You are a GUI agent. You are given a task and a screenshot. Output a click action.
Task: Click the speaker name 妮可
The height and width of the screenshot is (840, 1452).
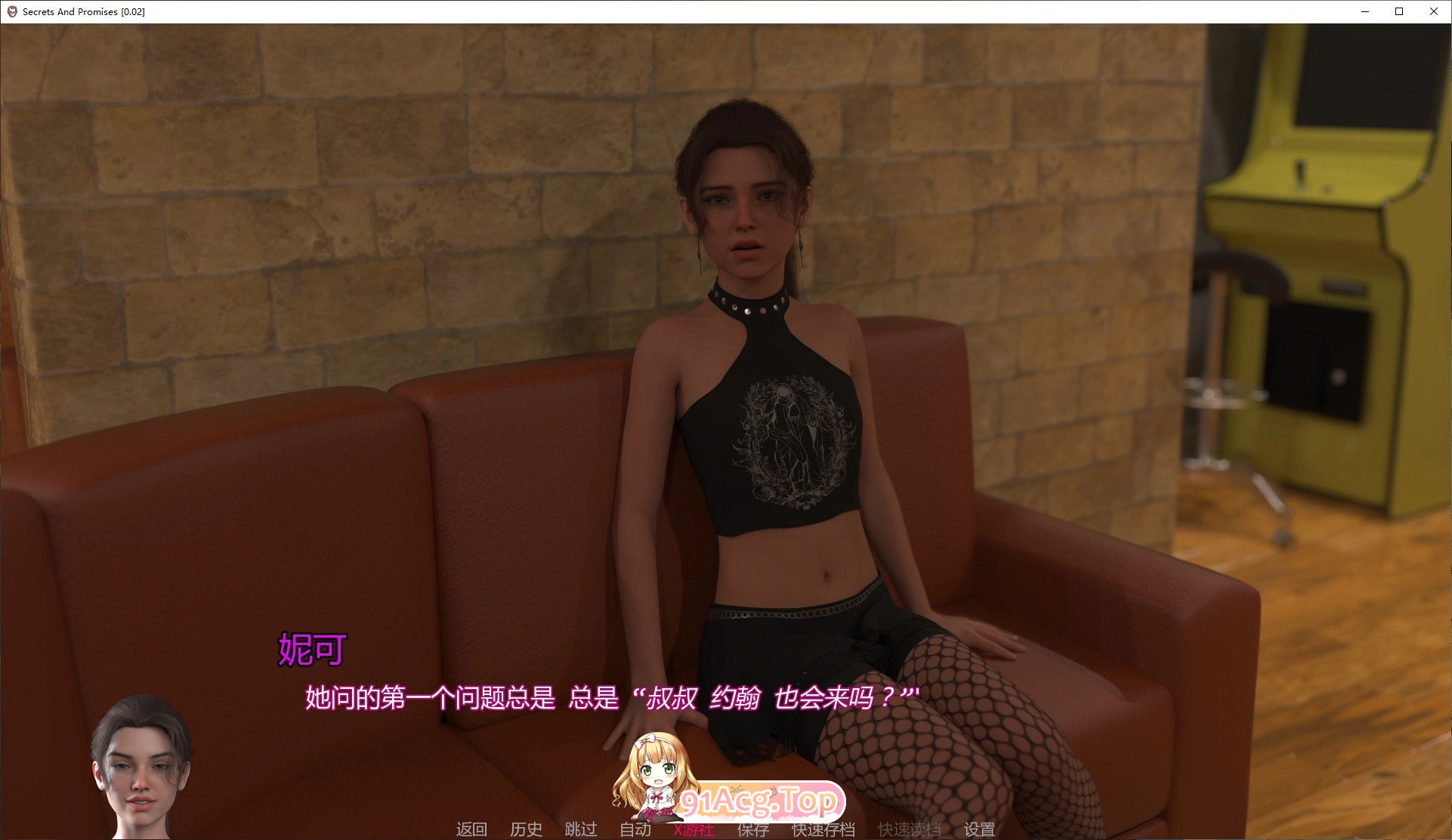(311, 648)
